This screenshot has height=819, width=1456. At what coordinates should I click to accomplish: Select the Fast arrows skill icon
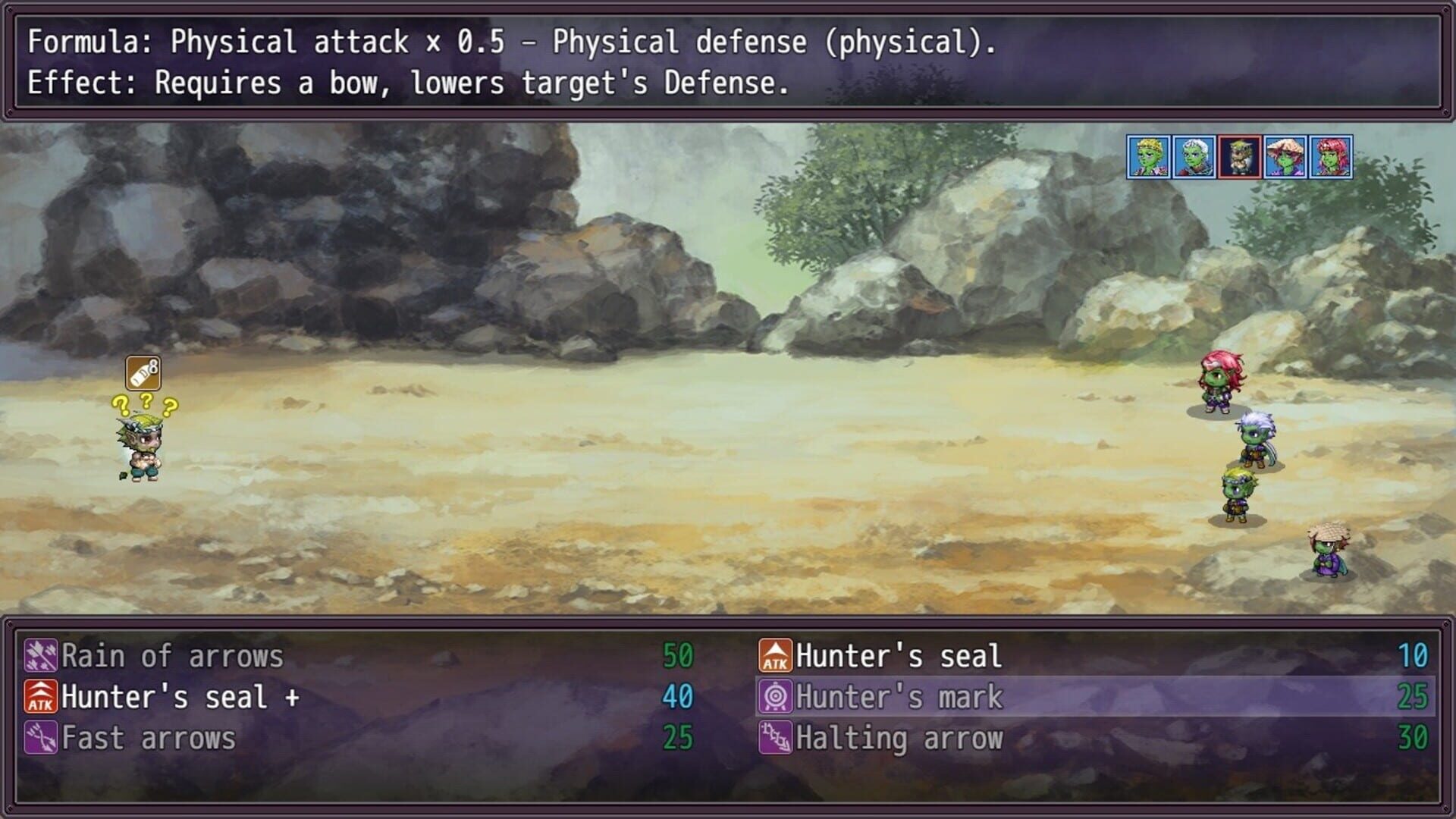[42, 737]
